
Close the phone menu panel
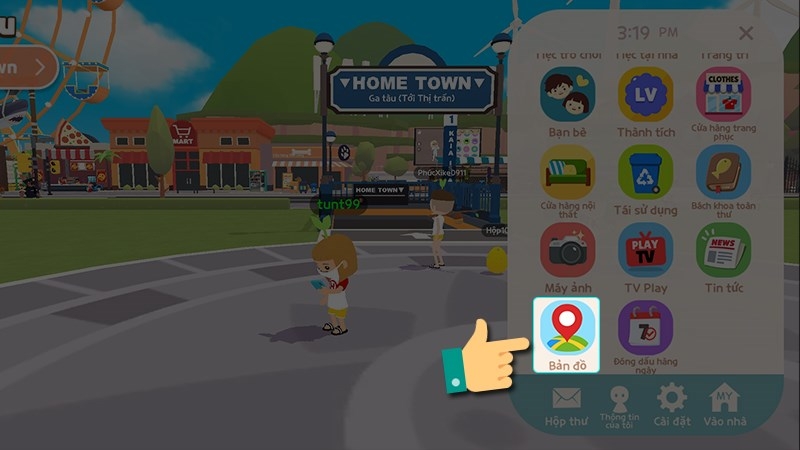[745, 34]
